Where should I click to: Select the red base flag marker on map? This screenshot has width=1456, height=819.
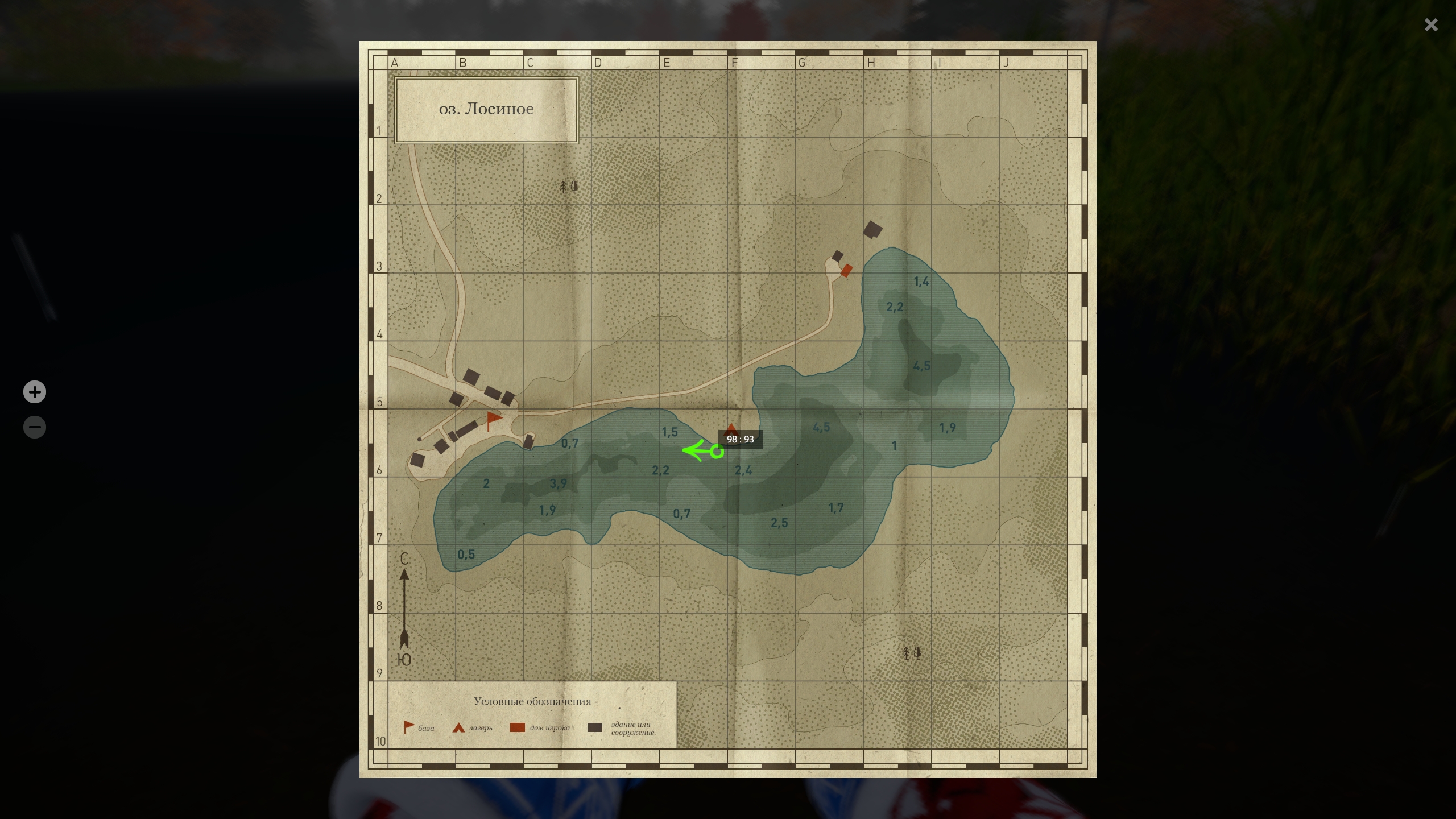tap(494, 420)
